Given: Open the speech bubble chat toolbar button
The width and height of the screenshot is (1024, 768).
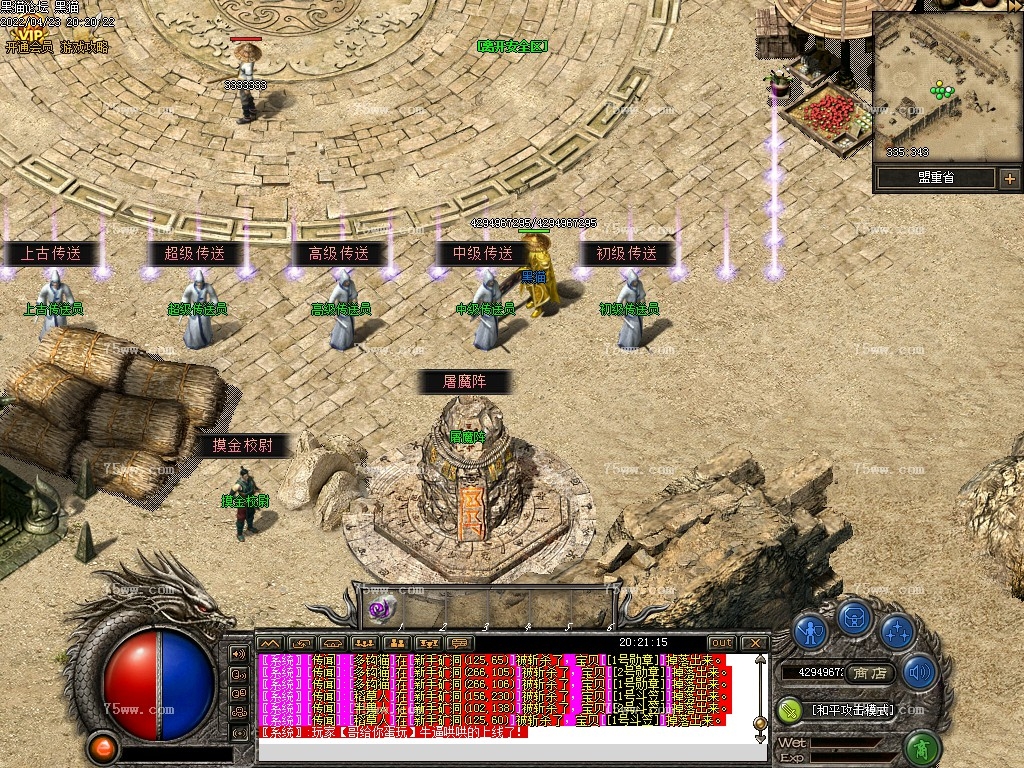Looking at the screenshot, I should click(459, 643).
